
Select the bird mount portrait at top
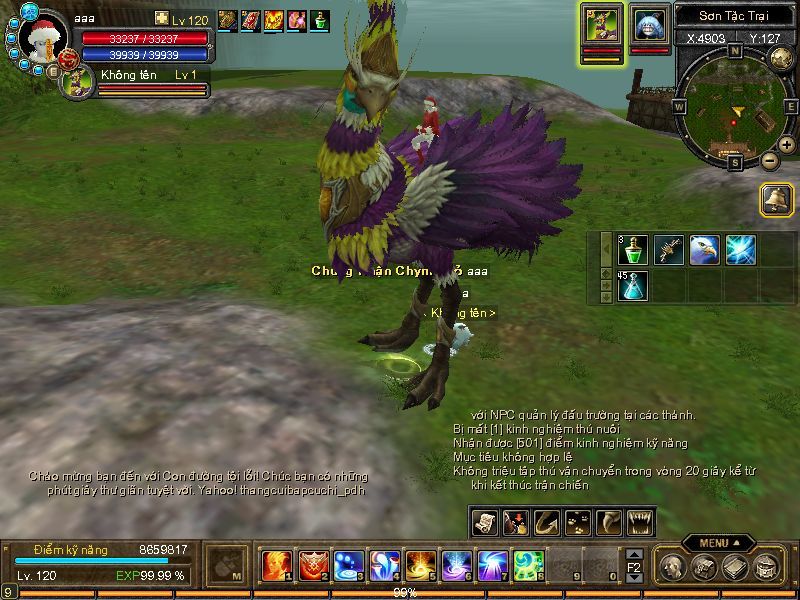pyautogui.click(x=601, y=24)
